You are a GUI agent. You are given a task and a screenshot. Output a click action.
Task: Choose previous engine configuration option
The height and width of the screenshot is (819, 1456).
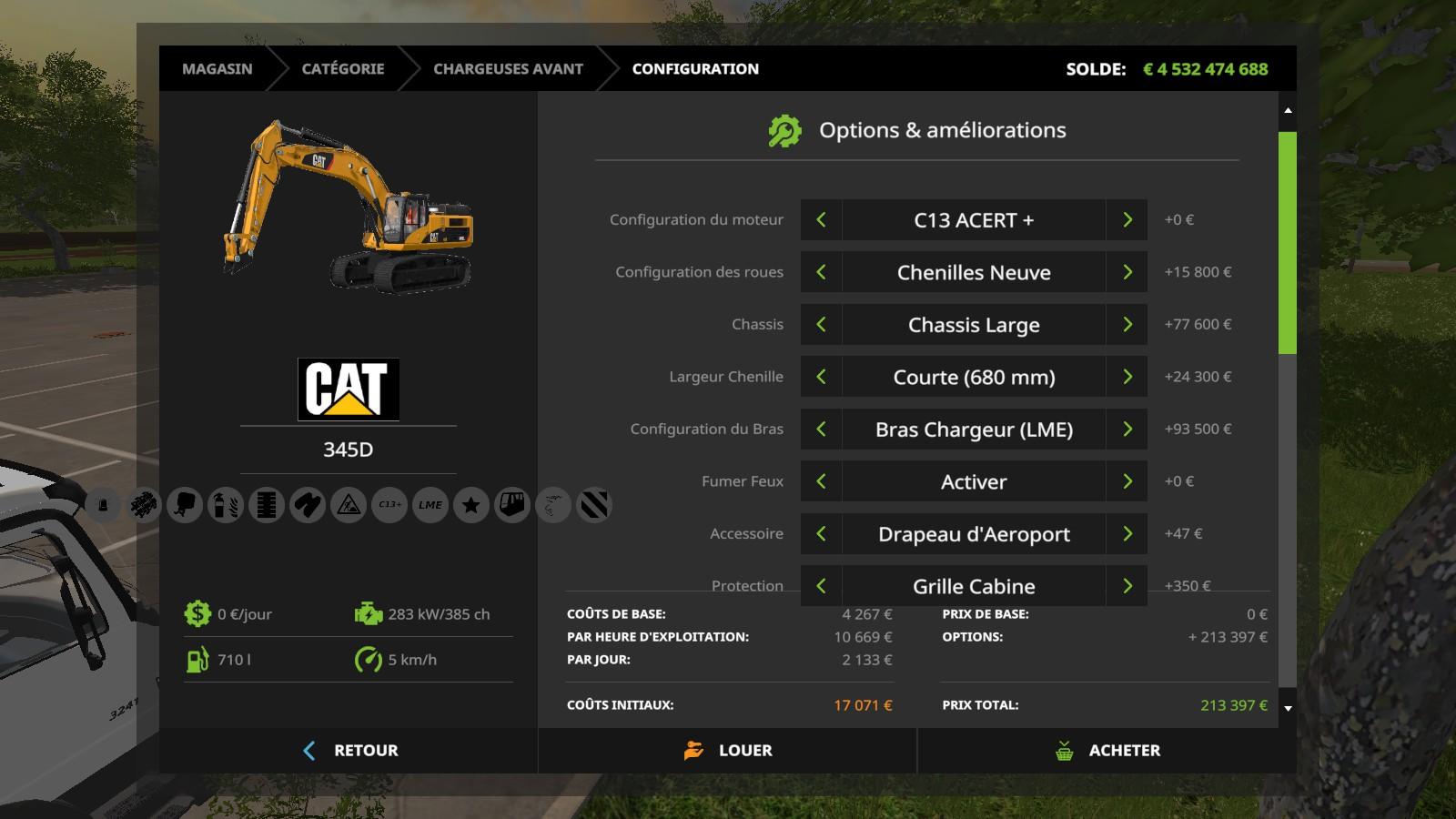pyautogui.click(x=821, y=220)
